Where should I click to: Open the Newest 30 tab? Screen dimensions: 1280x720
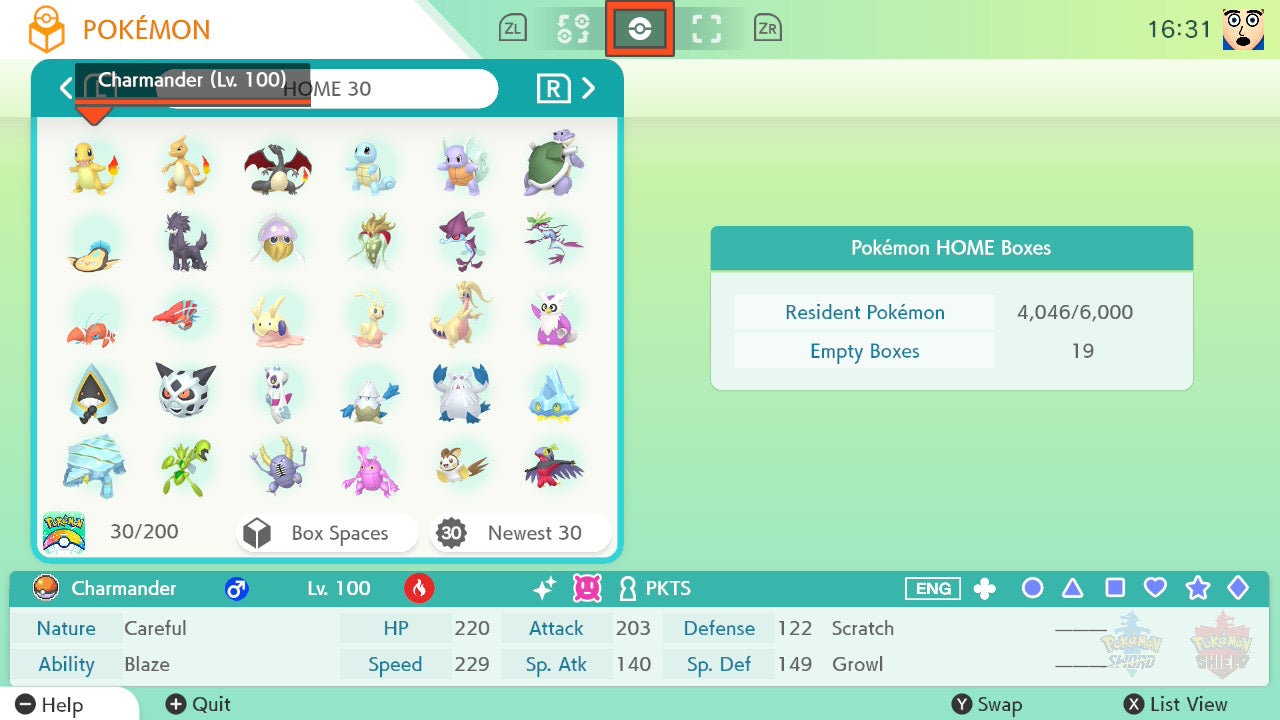pos(520,532)
